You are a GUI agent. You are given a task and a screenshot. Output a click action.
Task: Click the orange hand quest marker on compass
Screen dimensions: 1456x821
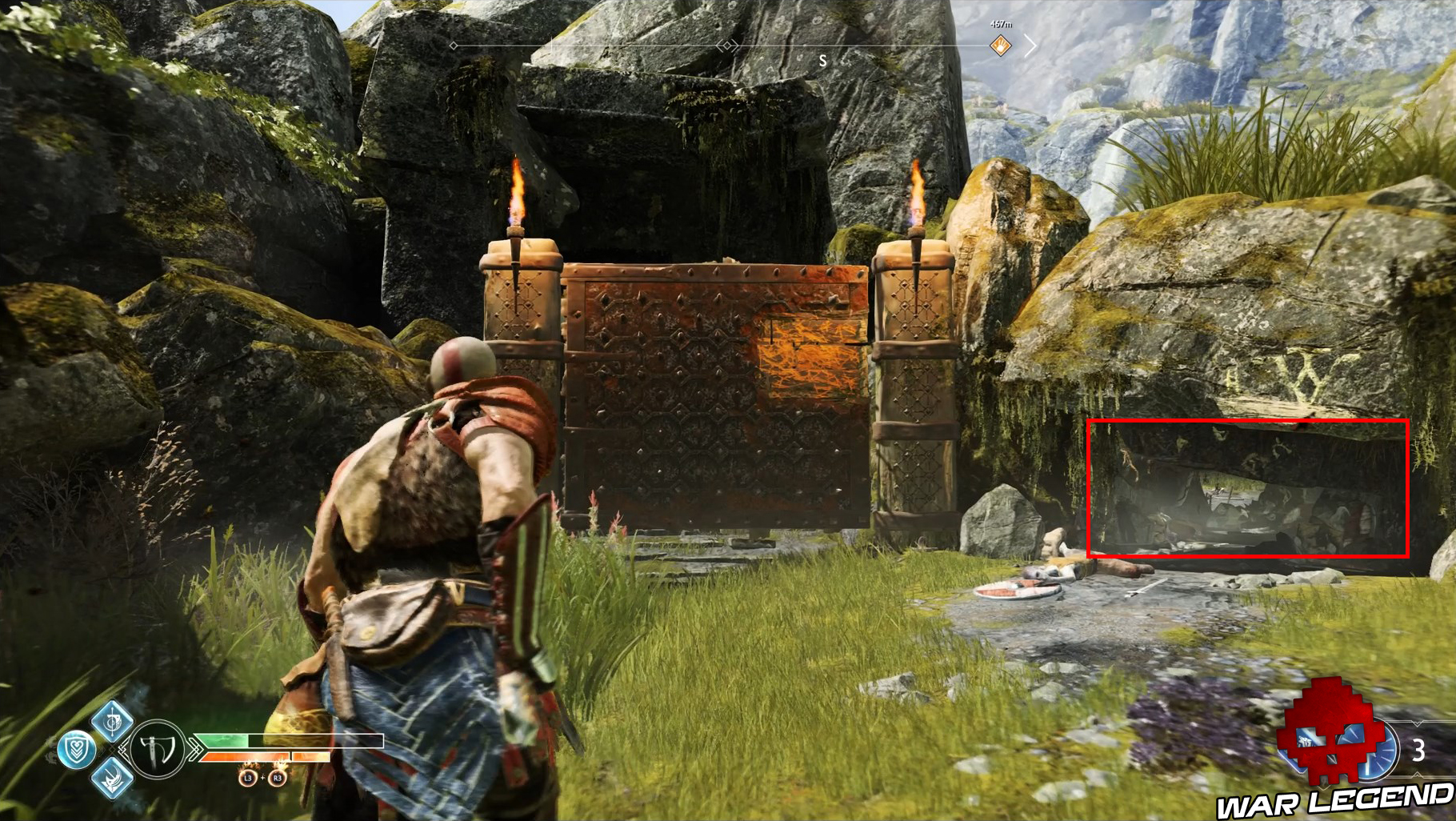[x=1001, y=45]
